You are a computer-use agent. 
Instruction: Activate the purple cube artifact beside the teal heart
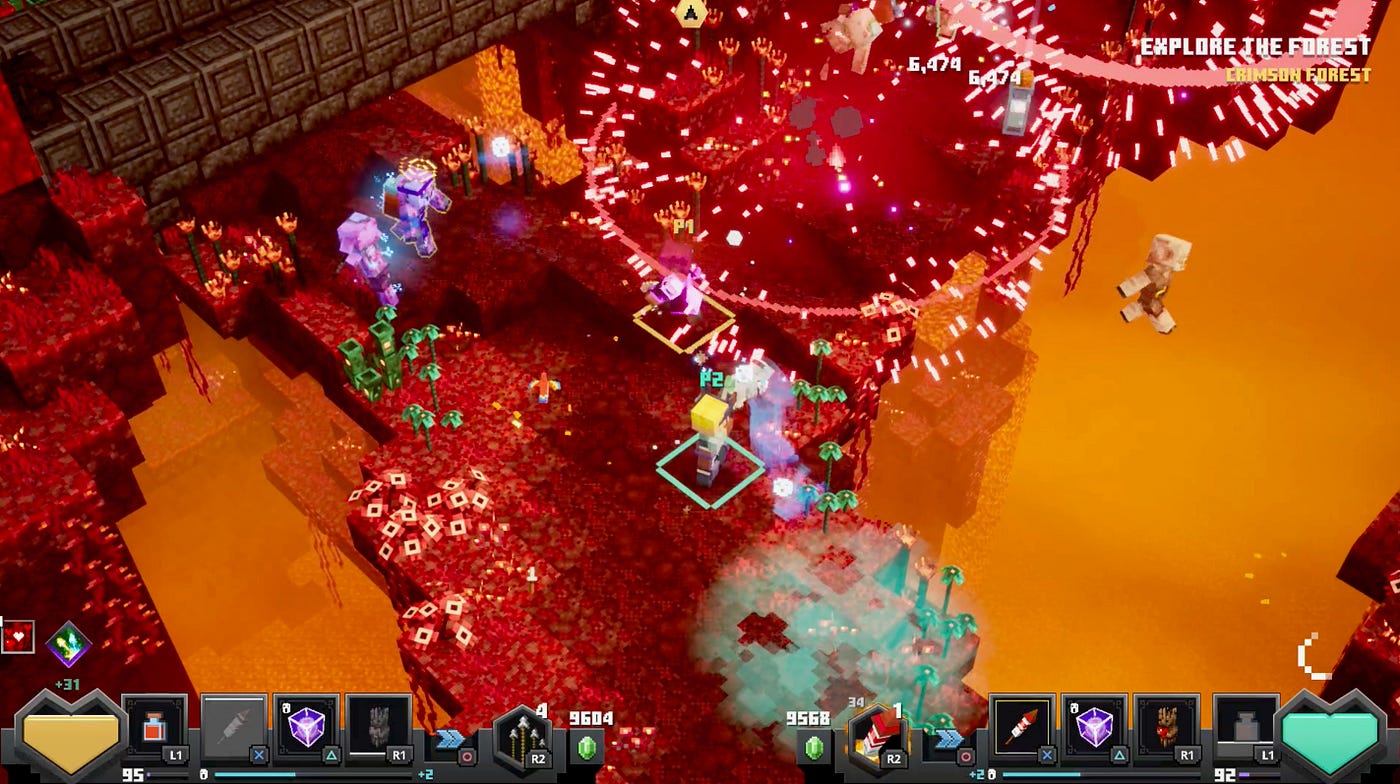pyautogui.click(x=1094, y=729)
